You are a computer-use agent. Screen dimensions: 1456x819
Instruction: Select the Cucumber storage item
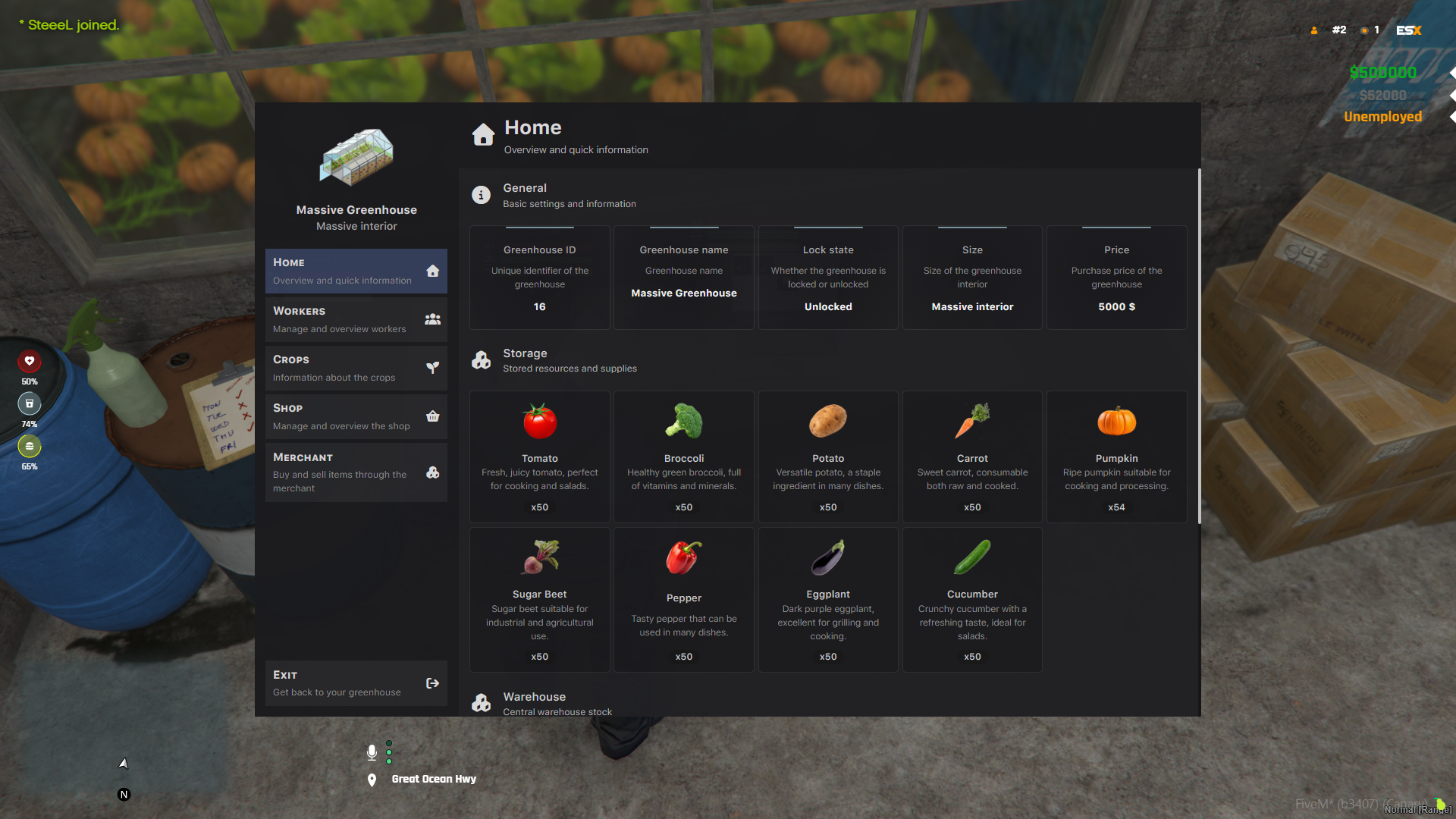971,599
